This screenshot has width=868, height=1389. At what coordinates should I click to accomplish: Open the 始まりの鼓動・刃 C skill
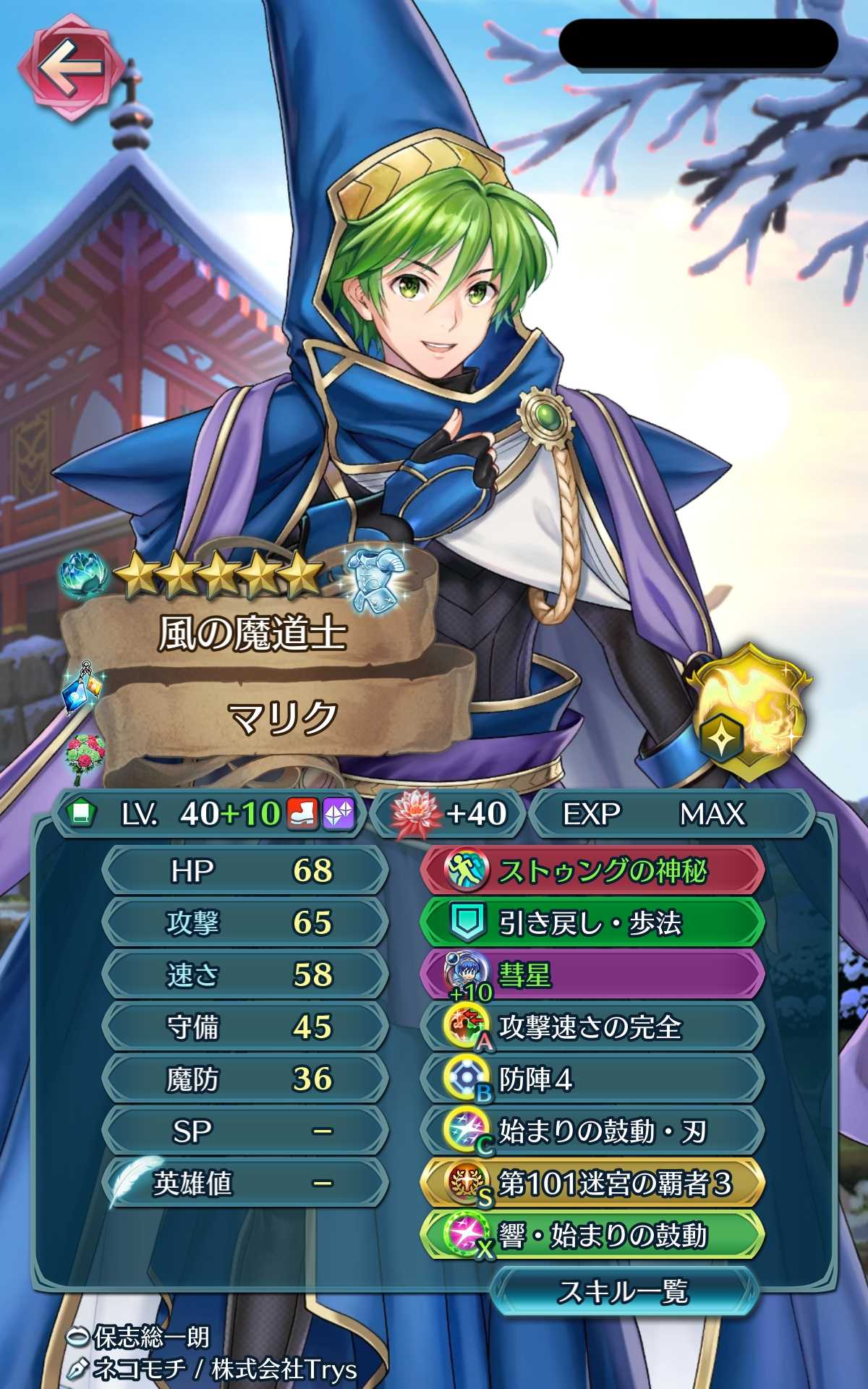pos(592,1131)
